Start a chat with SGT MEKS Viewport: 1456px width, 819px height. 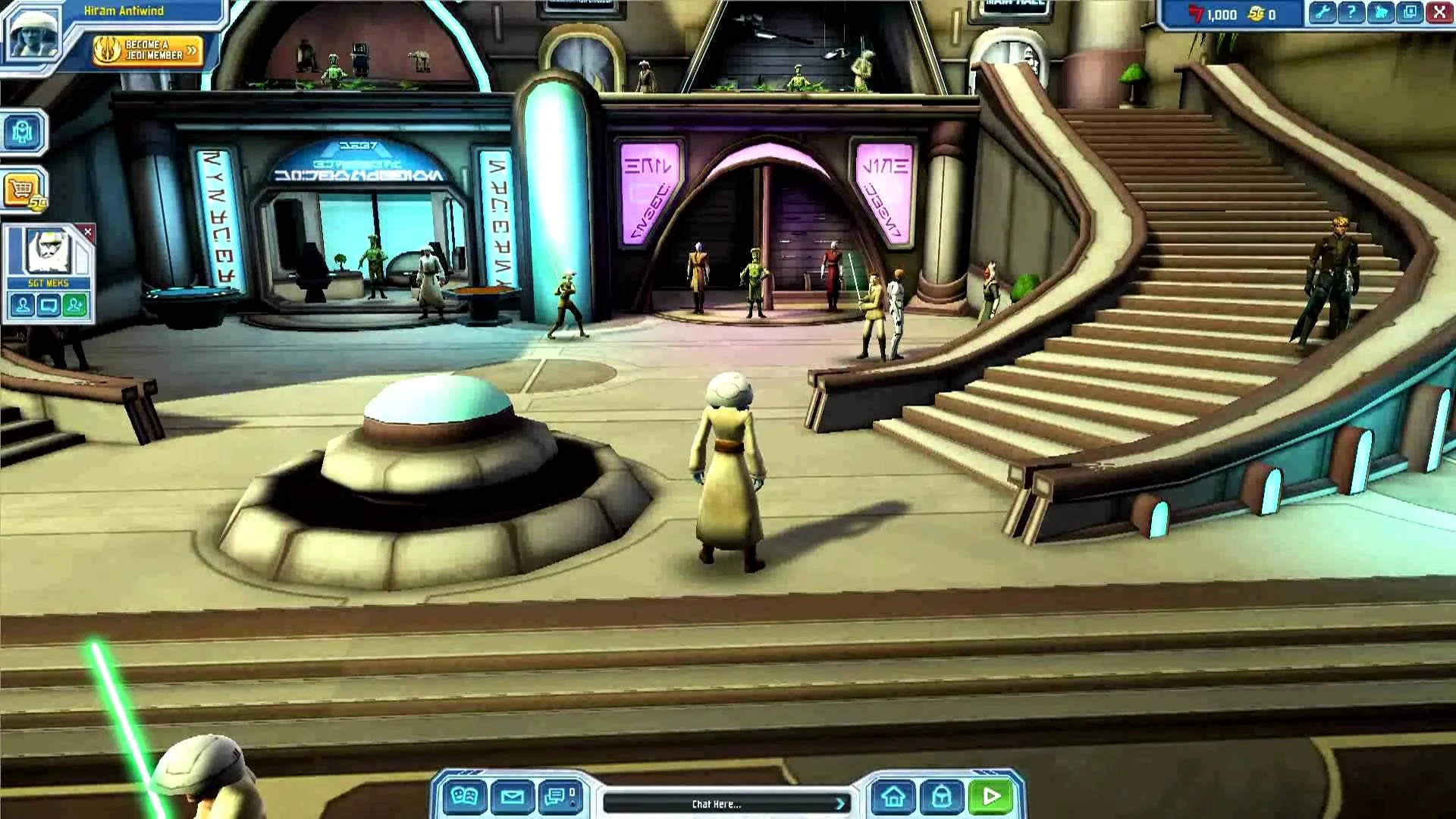coord(47,305)
